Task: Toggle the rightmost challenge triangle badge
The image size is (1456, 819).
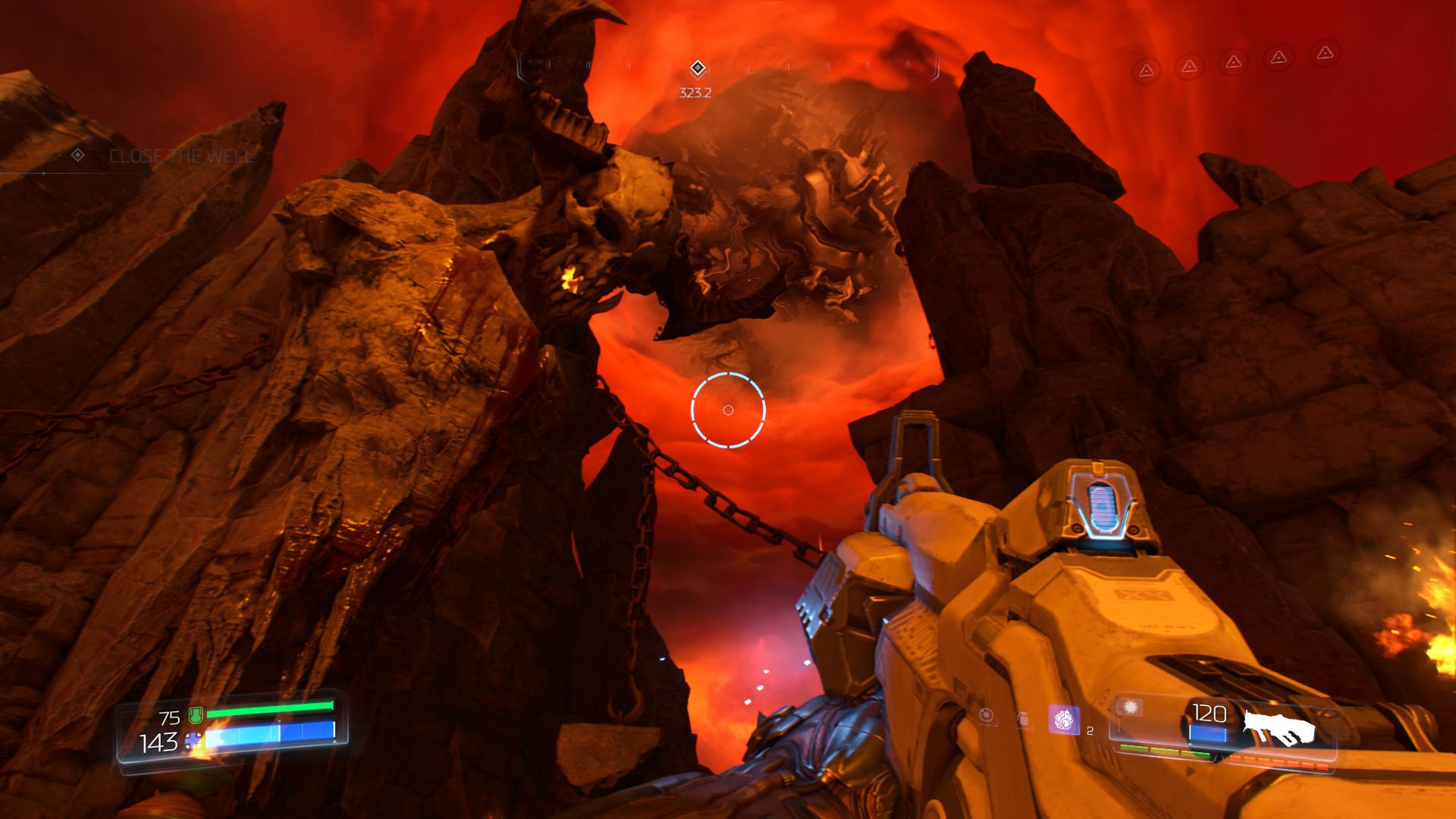Action: 1326,54
